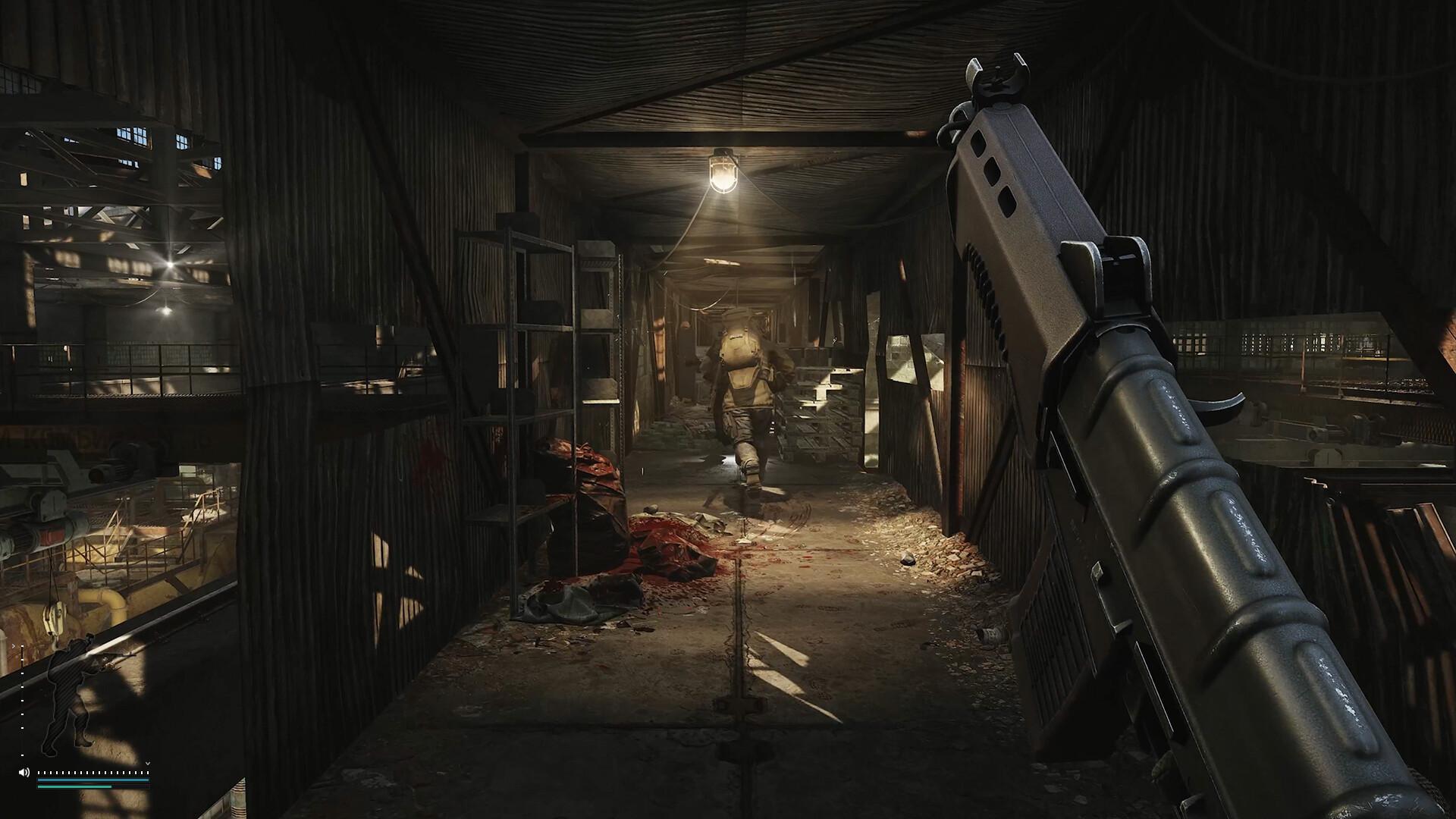This screenshot has height=819, width=1456.
Task: Click the hanging ceiling lamp in the corridor
Action: click(x=723, y=173)
